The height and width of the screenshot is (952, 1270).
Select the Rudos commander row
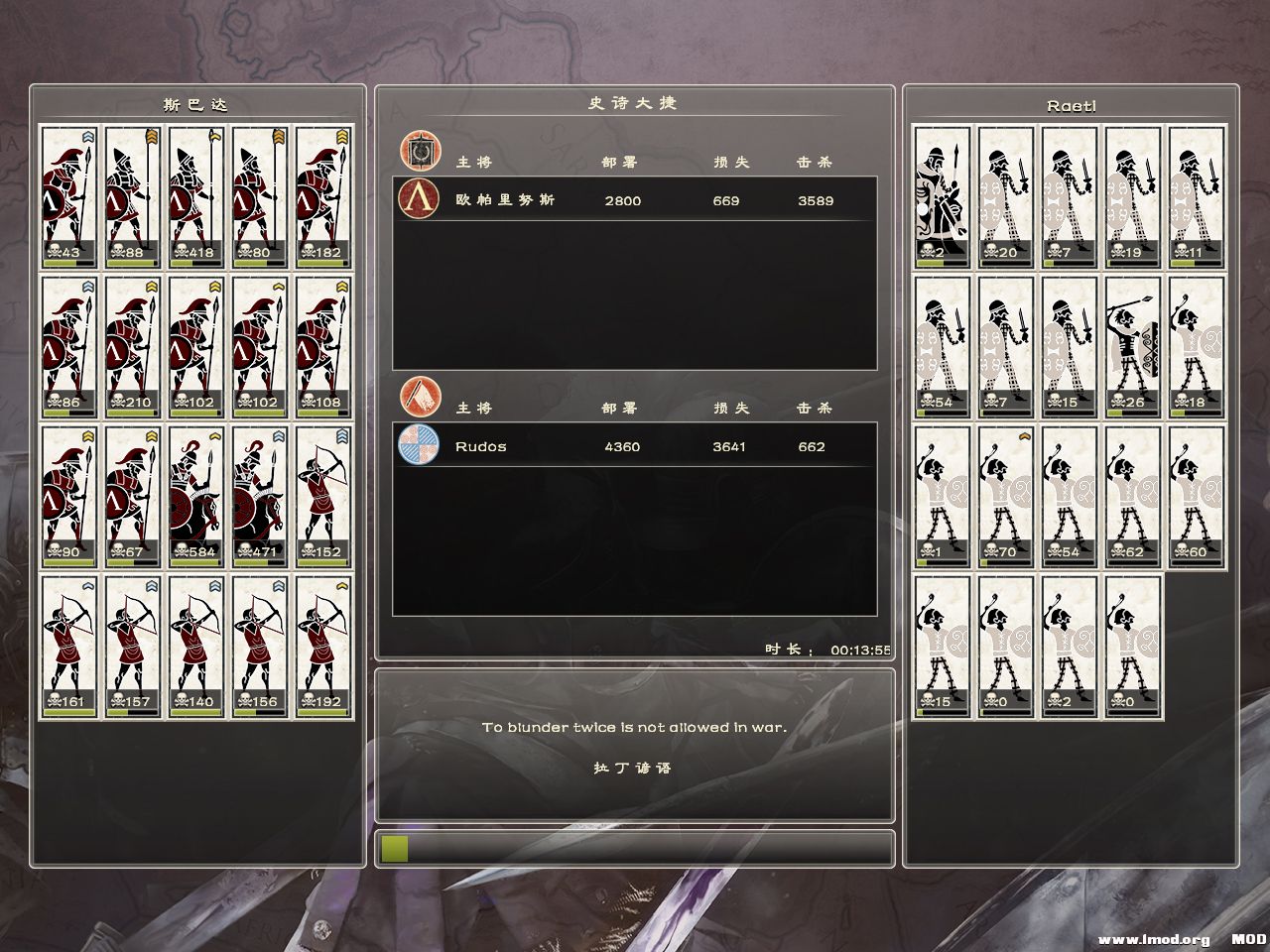pyautogui.click(x=635, y=445)
